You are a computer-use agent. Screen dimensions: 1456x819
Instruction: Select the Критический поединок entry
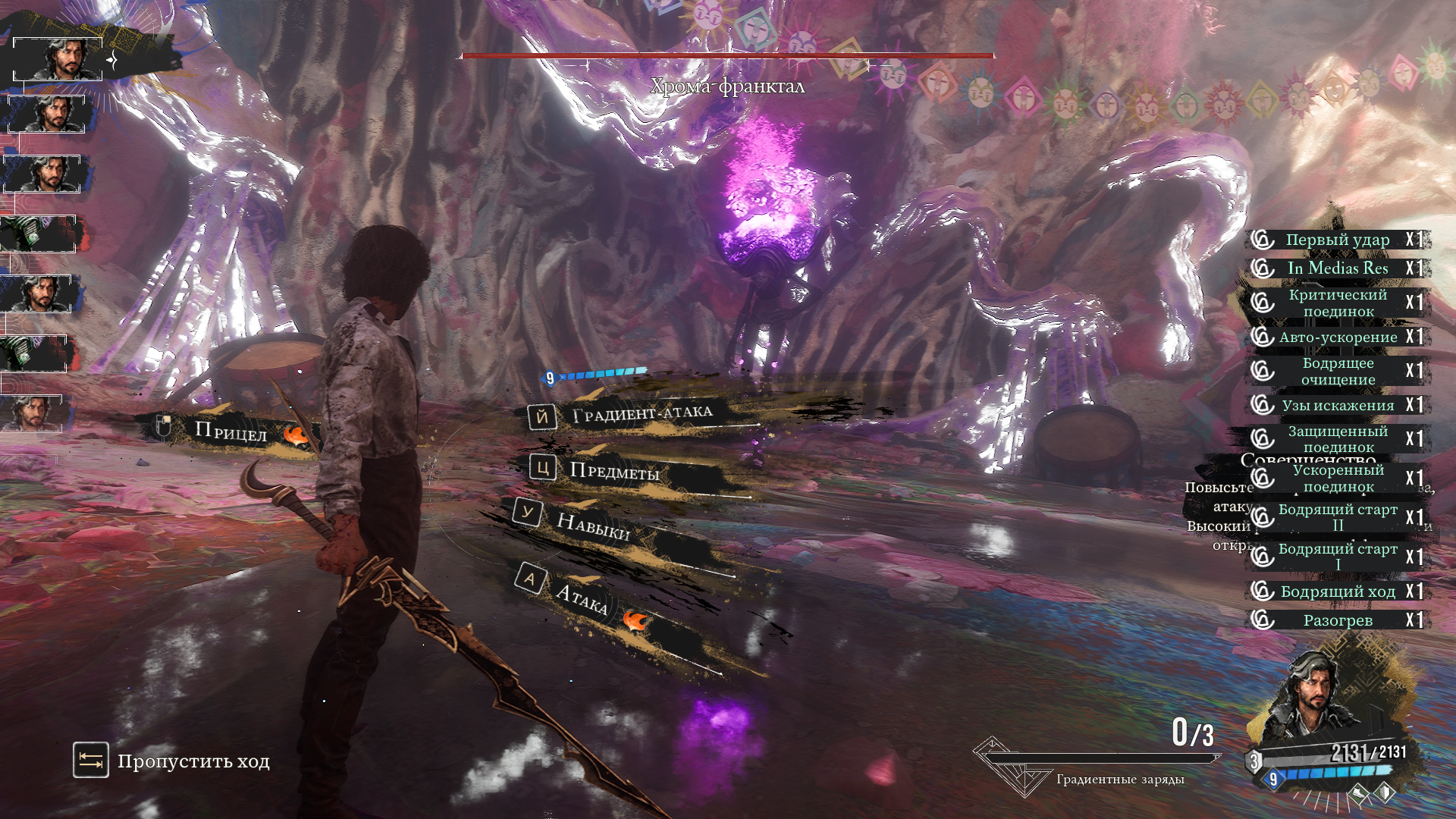1338,303
